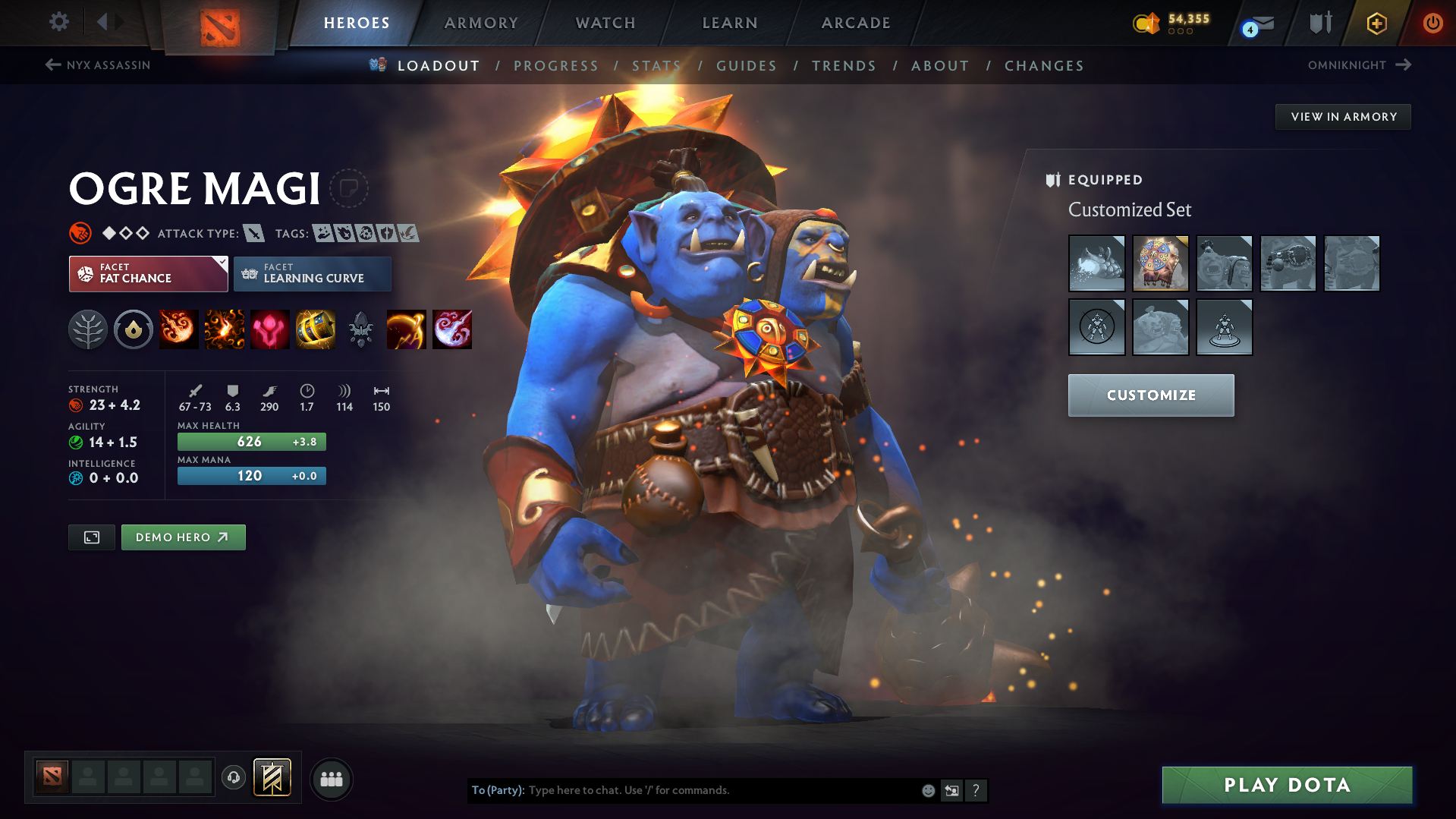The image size is (1456, 819).
Task: Select the innate ability icon
Action: pyautogui.click(x=134, y=329)
